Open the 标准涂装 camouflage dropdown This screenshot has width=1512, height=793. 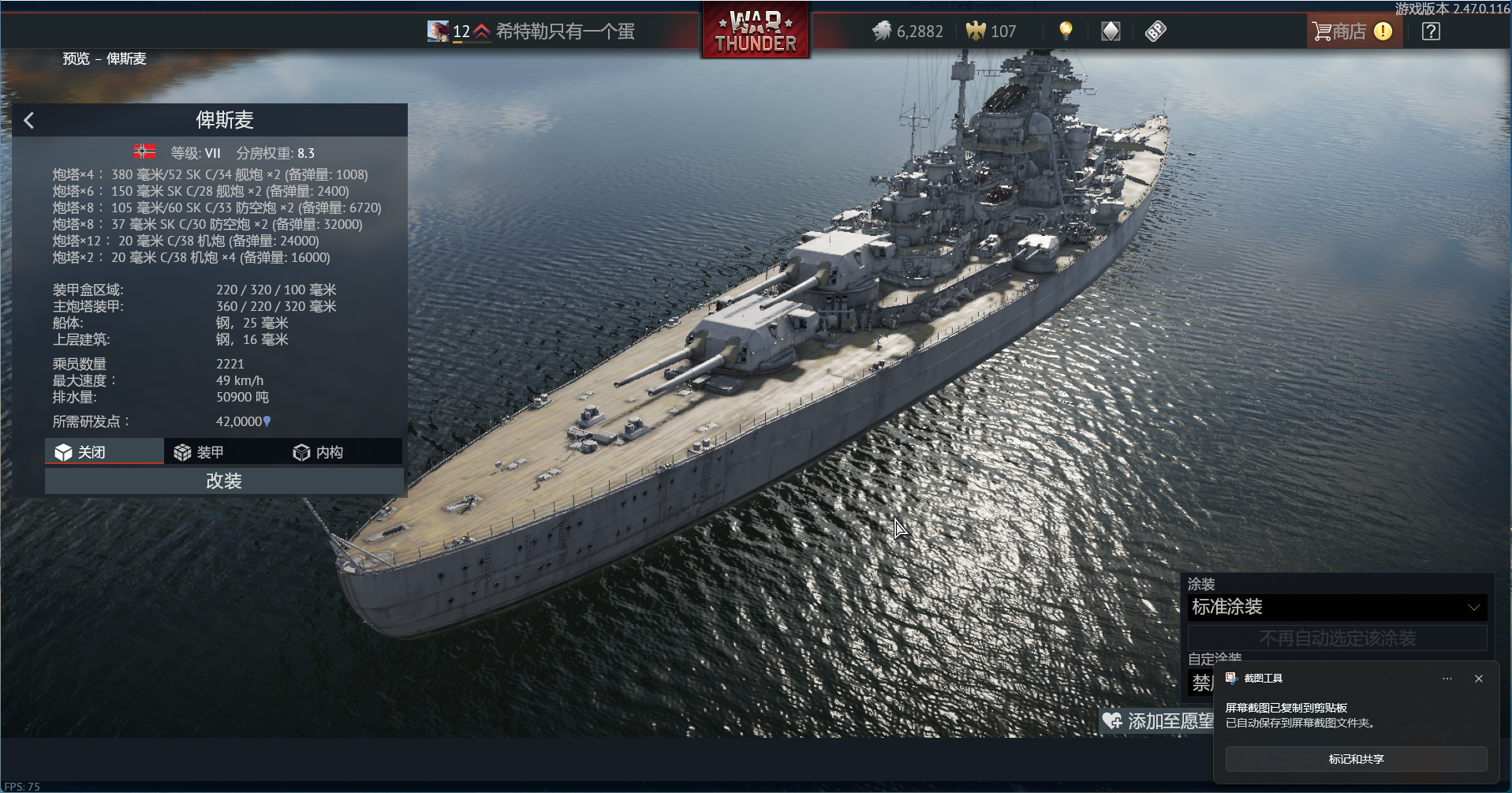click(1337, 607)
